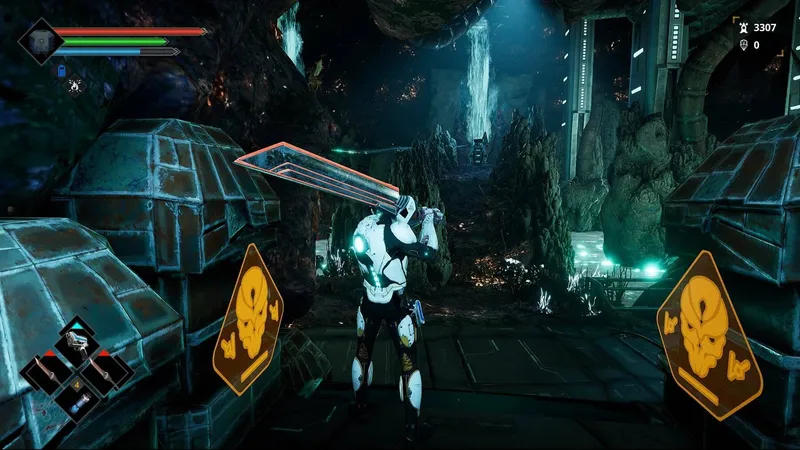
Task: Select the gun device quick slot
Action: (77, 344)
